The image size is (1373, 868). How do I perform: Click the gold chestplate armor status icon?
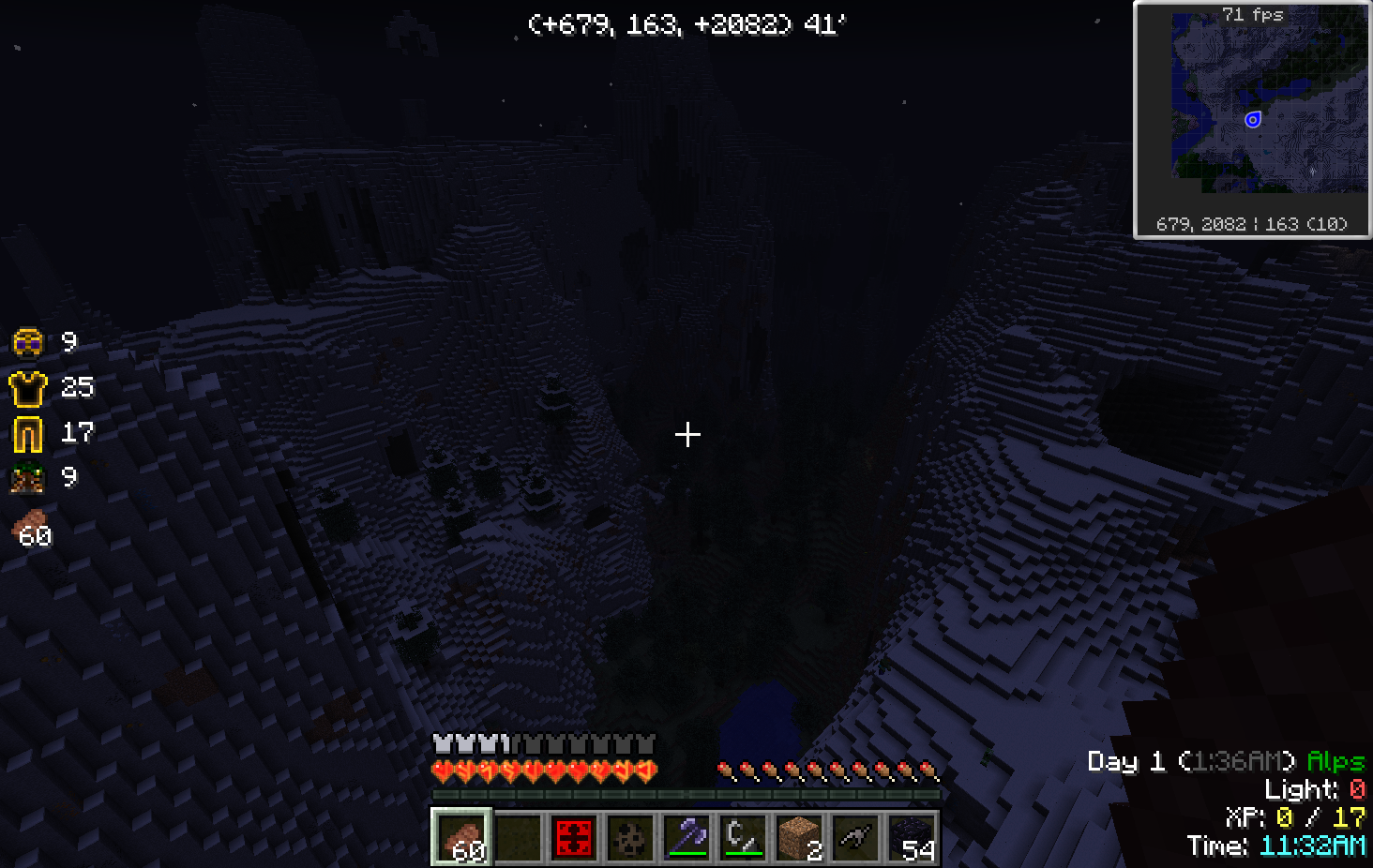[x=28, y=387]
